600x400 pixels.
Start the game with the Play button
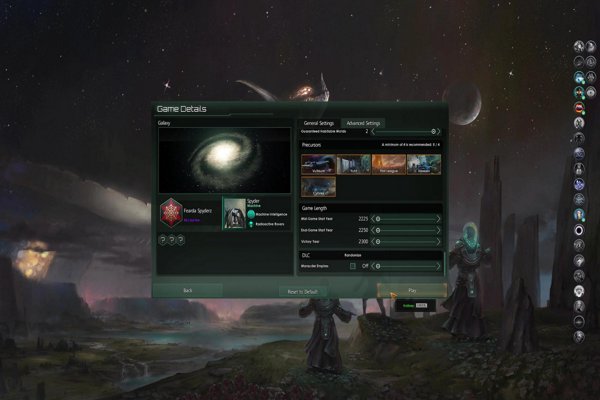(411, 289)
